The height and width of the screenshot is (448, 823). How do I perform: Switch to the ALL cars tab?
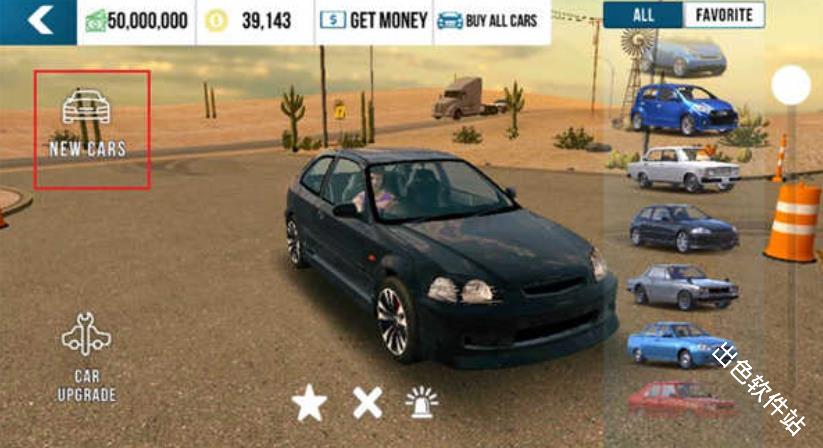(643, 15)
